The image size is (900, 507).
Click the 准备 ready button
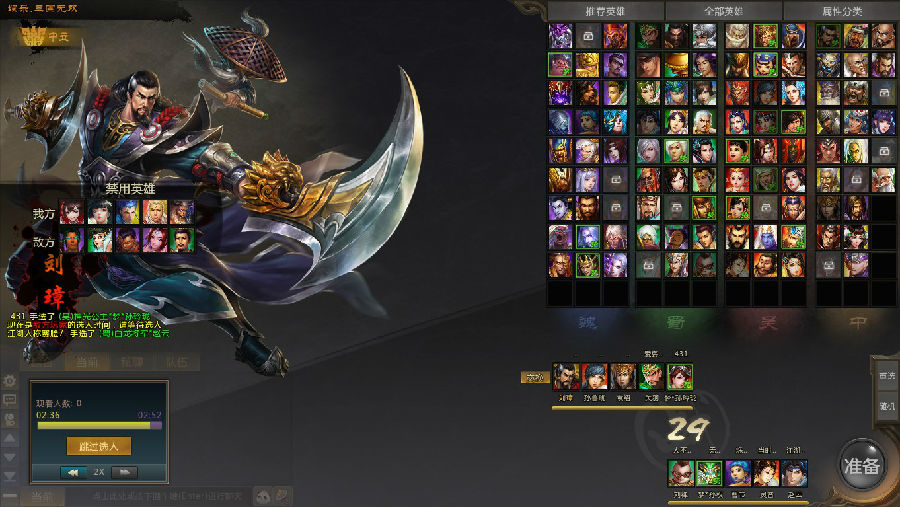861,466
